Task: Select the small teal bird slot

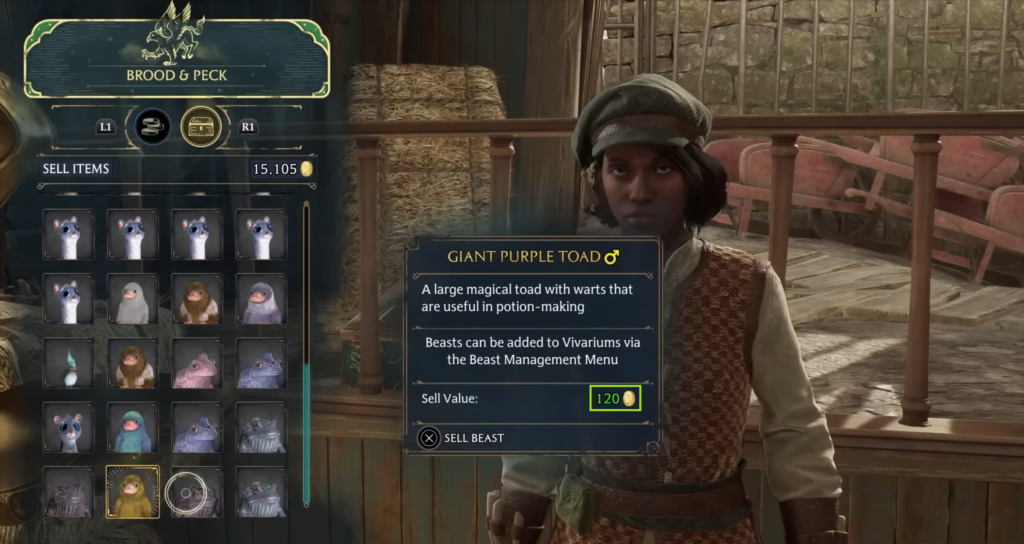Action: pos(68,363)
